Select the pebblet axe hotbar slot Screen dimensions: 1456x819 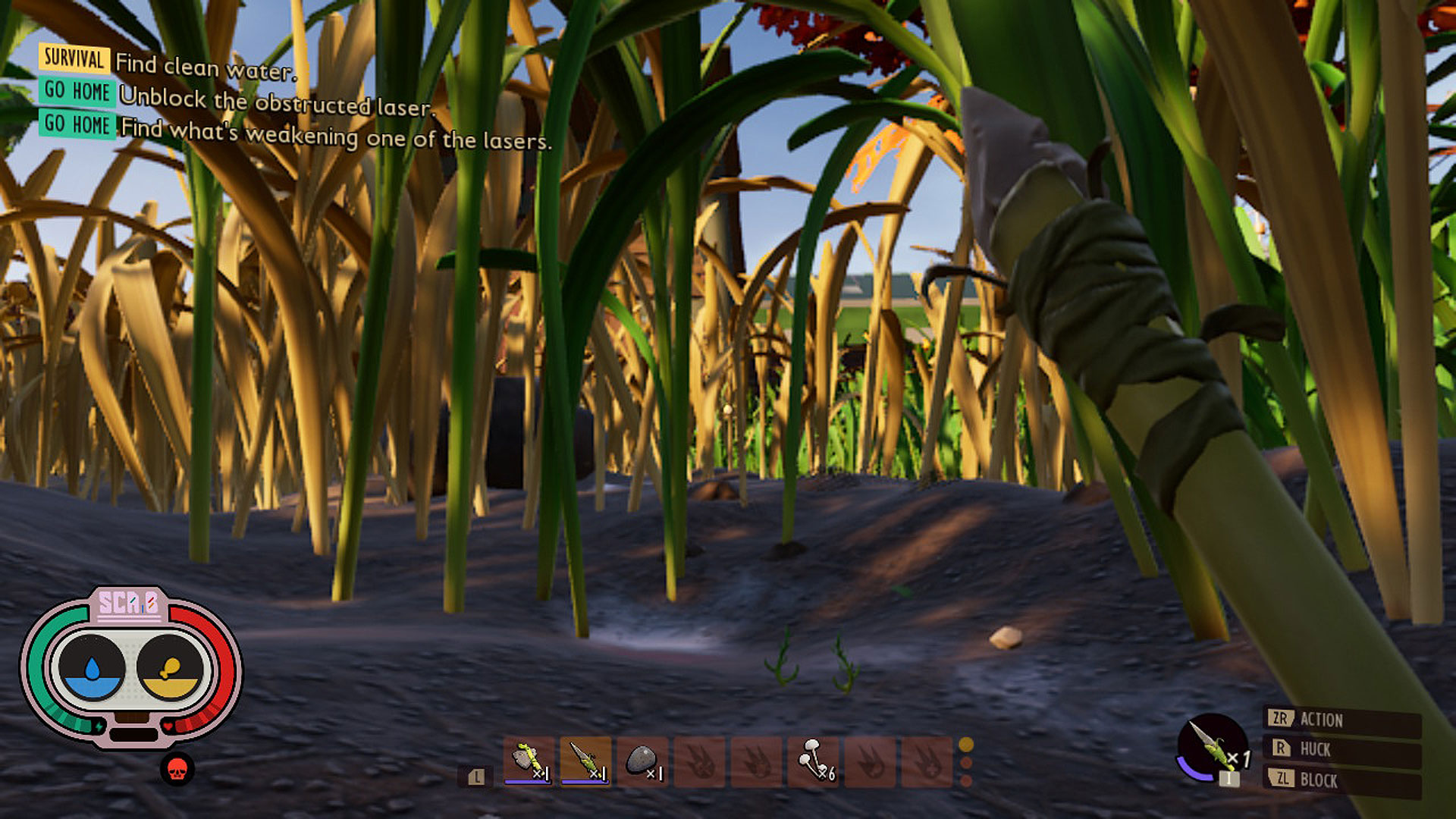529,761
